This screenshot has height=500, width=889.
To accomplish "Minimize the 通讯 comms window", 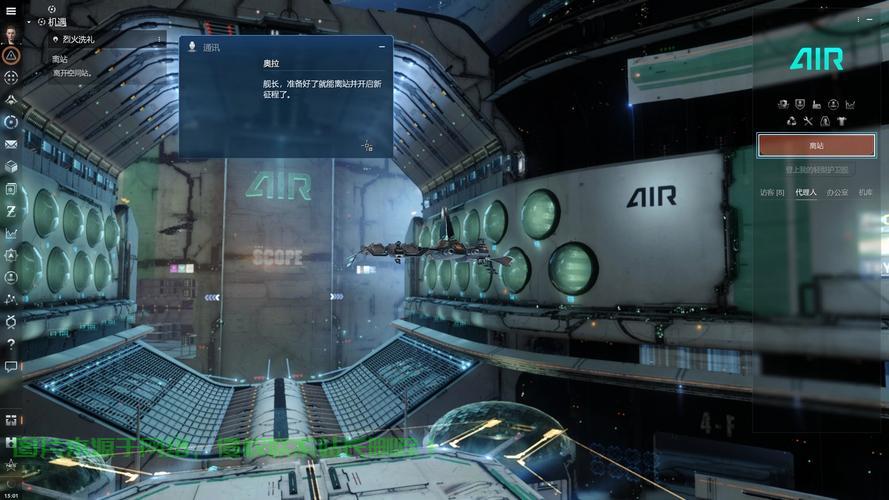I will (381, 47).
